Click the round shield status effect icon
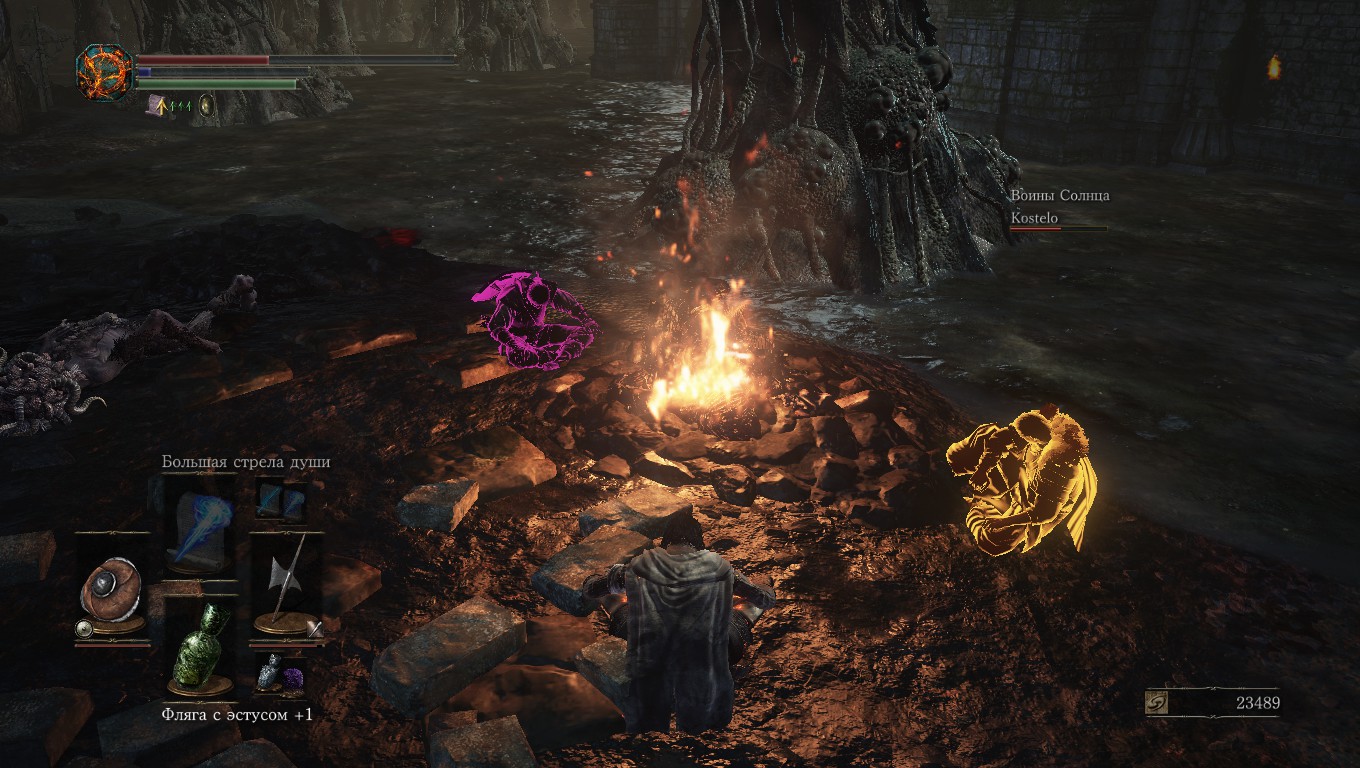This screenshot has height=768, width=1360. click(207, 104)
